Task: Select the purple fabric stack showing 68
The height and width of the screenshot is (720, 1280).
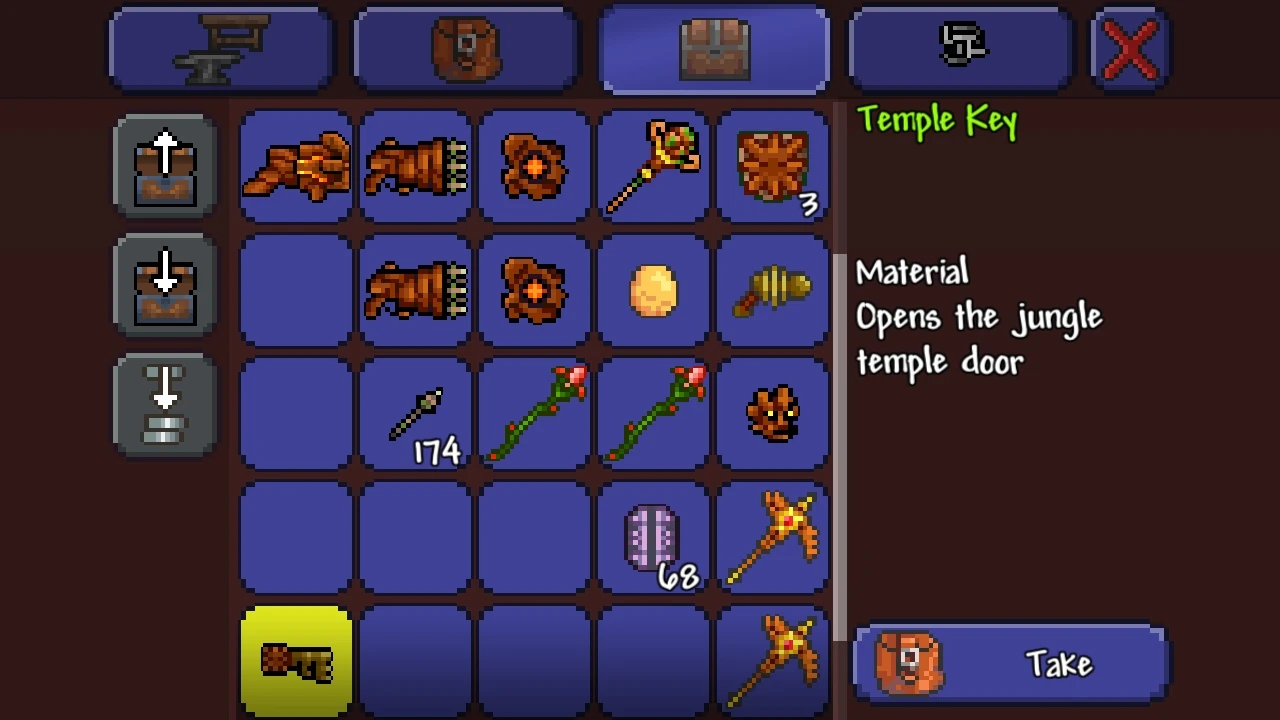Action: click(x=653, y=537)
